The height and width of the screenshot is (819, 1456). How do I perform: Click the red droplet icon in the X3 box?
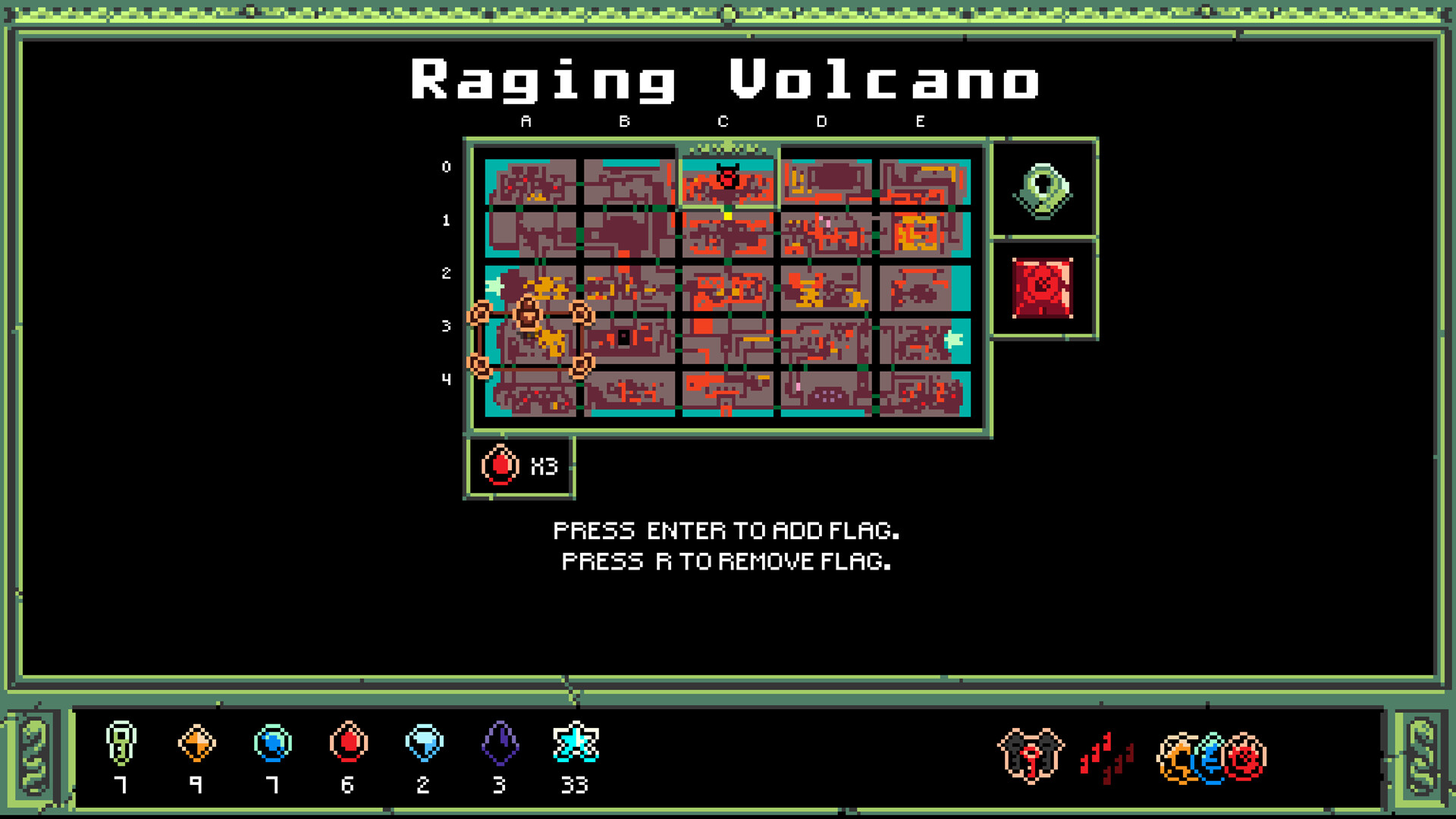pyautogui.click(x=500, y=466)
